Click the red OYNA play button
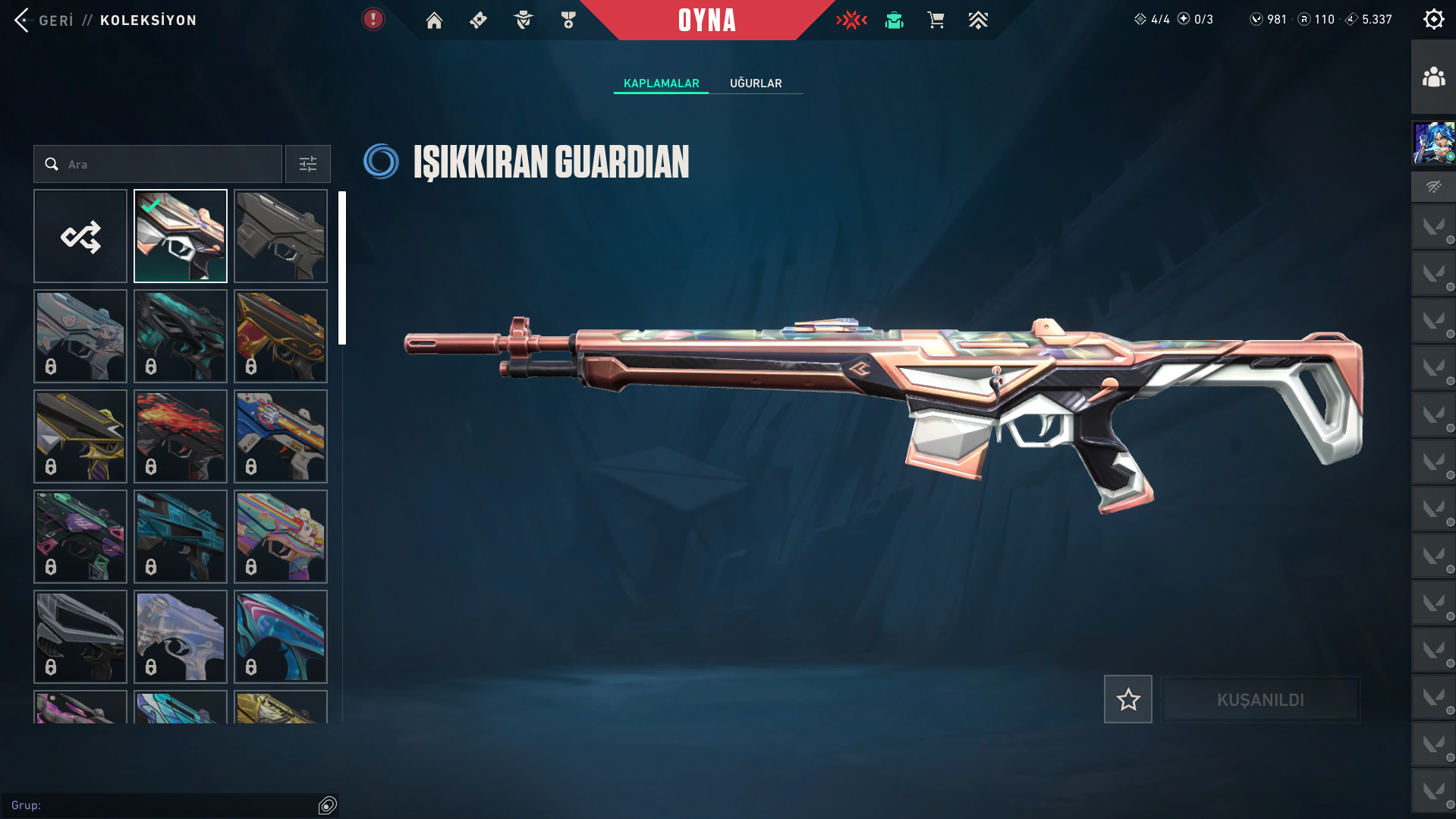The image size is (1456, 819). pos(706,20)
